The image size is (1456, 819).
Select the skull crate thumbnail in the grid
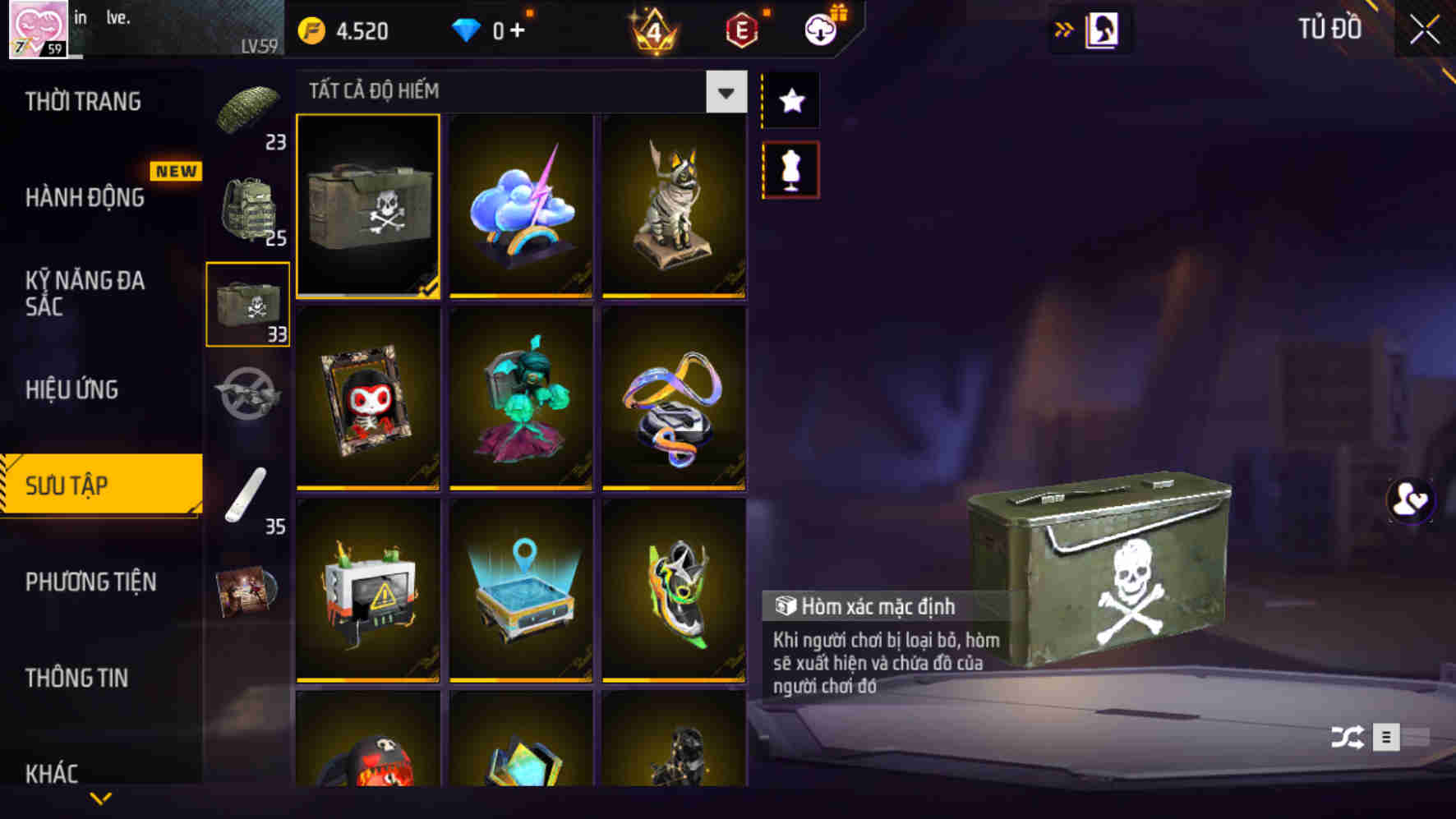click(x=368, y=207)
